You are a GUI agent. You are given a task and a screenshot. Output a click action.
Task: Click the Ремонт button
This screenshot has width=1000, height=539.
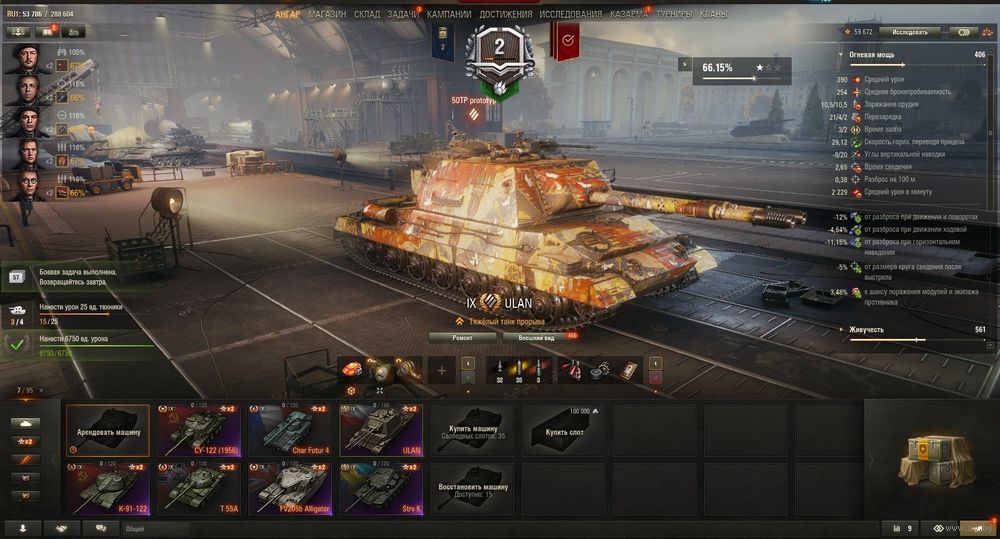click(462, 337)
